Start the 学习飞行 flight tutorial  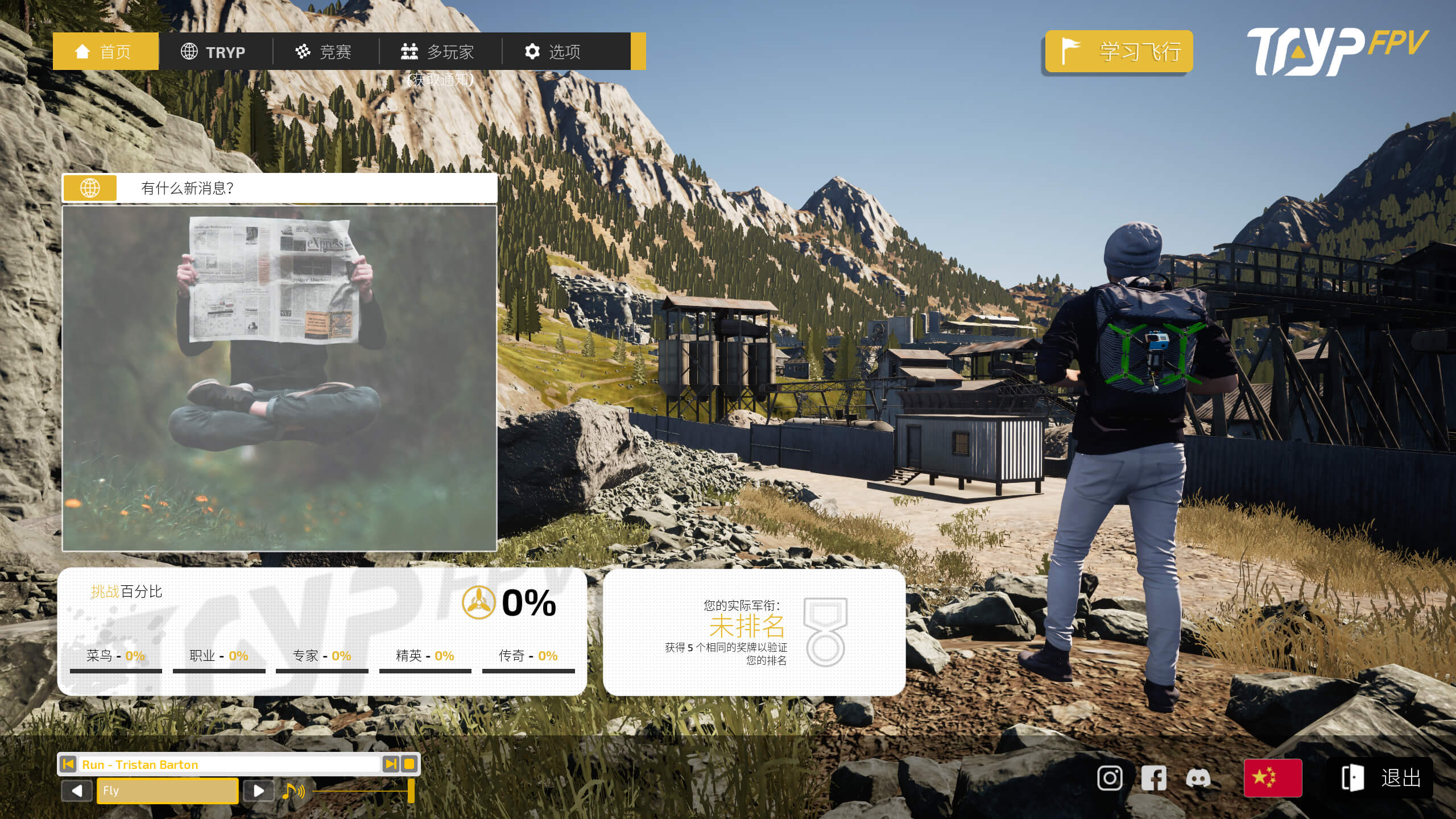click(1119, 52)
